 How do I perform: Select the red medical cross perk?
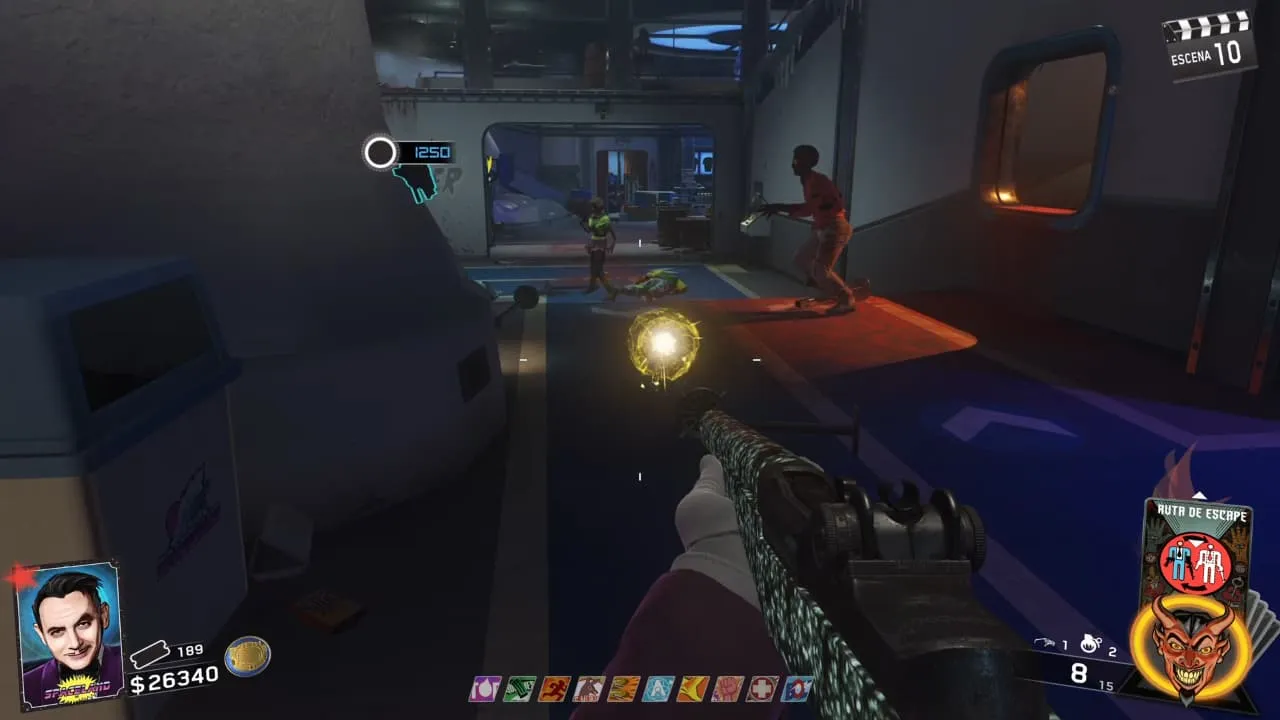[763, 688]
